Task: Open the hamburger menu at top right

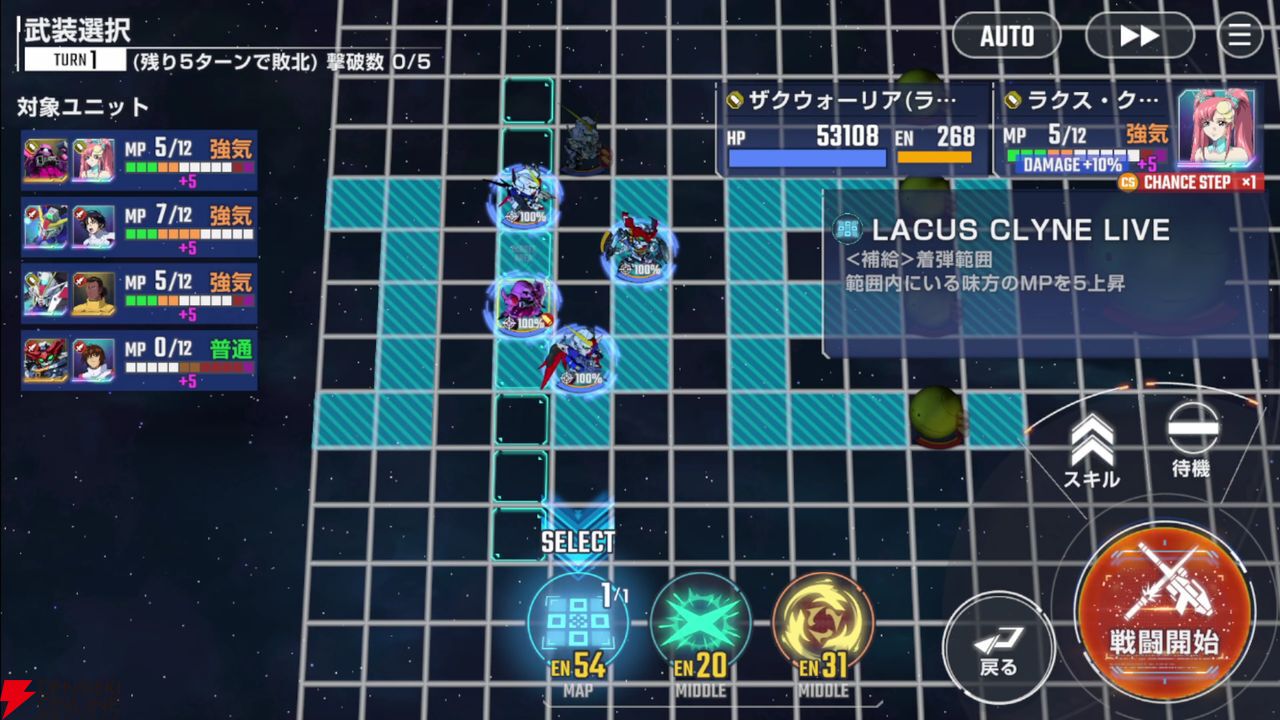Action: [x=1240, y=36]
